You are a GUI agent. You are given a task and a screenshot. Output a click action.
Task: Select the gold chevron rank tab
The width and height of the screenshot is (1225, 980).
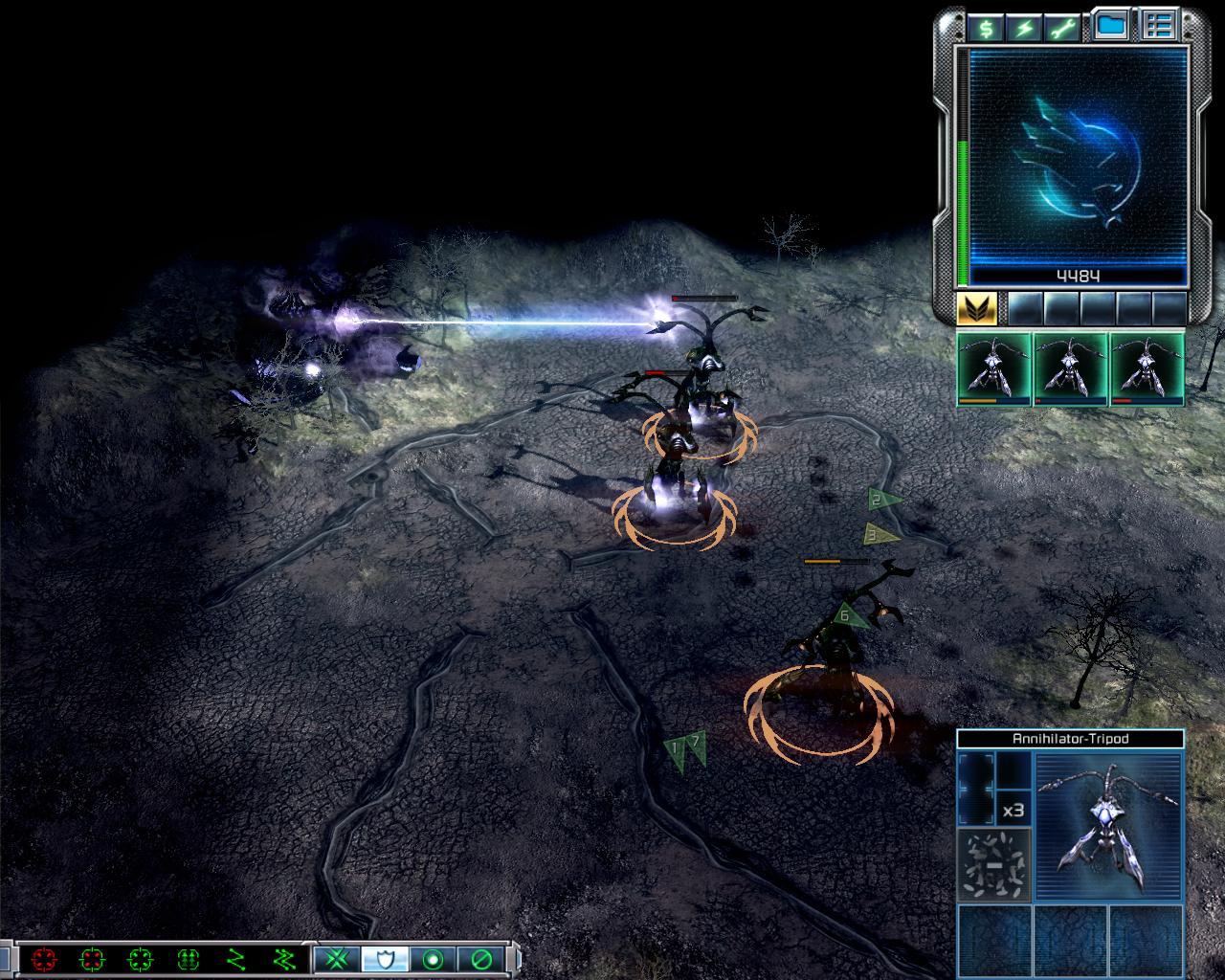[977, 308]
